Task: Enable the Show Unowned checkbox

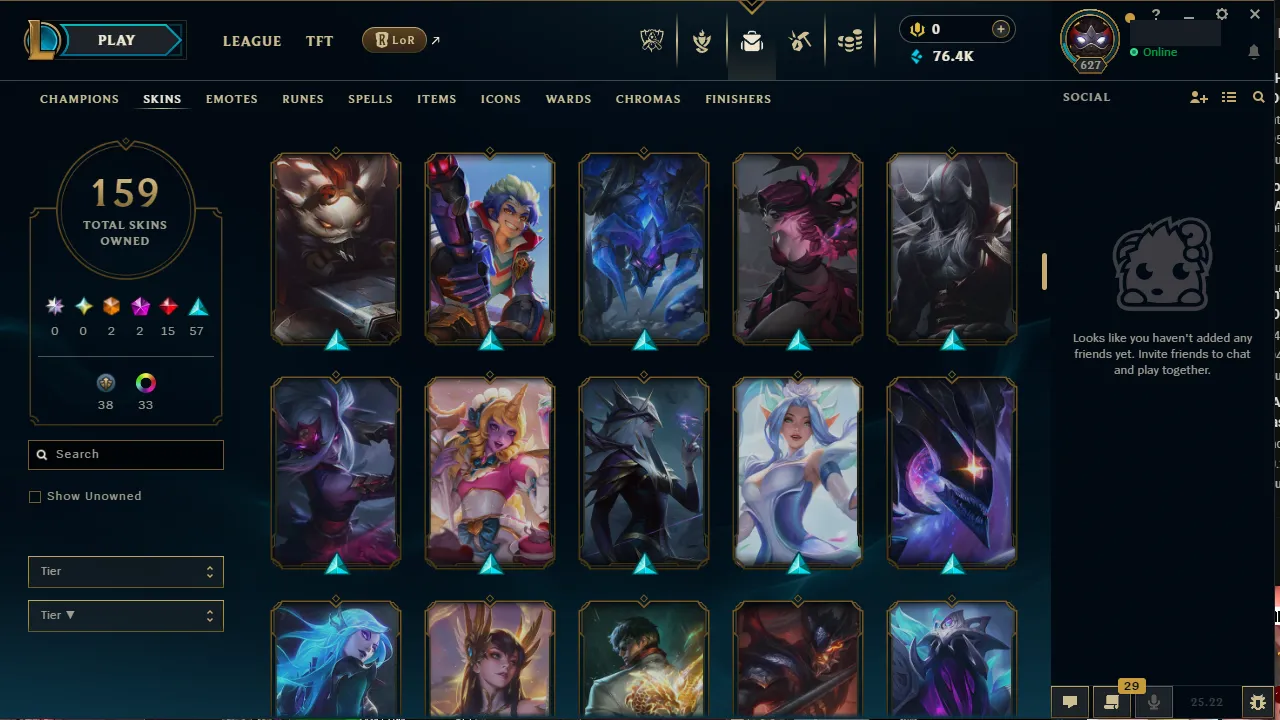Action: 35,496
